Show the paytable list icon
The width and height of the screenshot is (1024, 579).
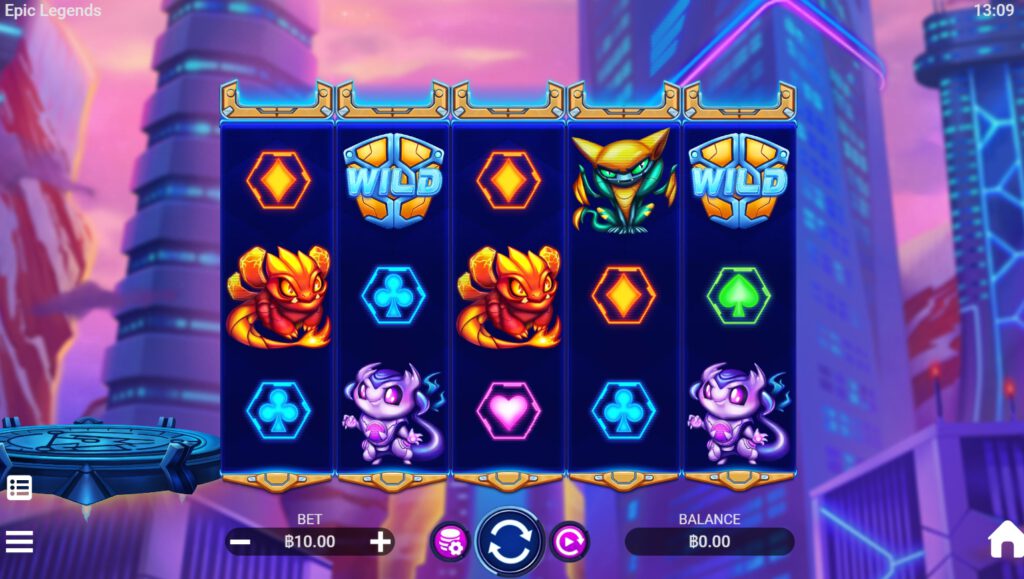click(x=19, y=488)
